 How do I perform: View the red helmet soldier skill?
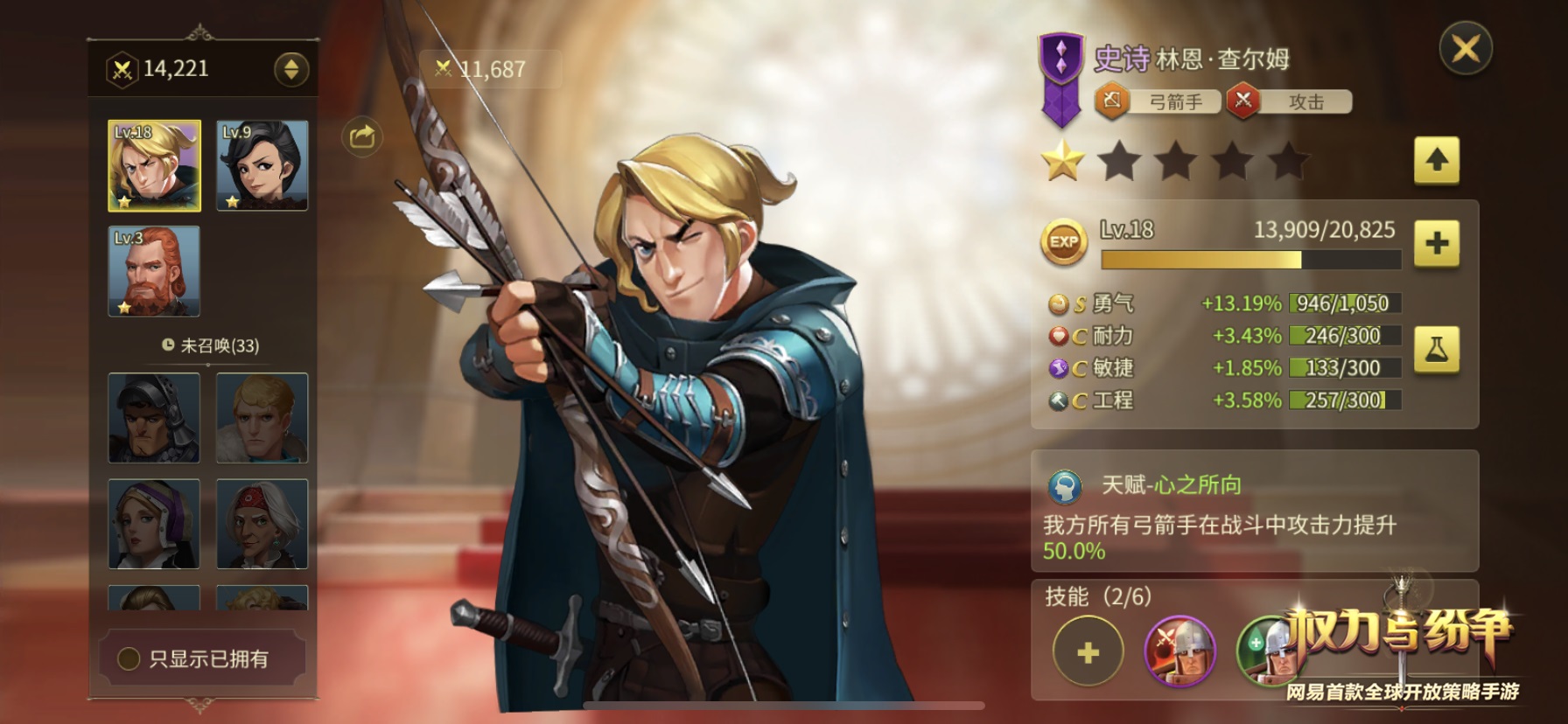tap(1180, 651)
